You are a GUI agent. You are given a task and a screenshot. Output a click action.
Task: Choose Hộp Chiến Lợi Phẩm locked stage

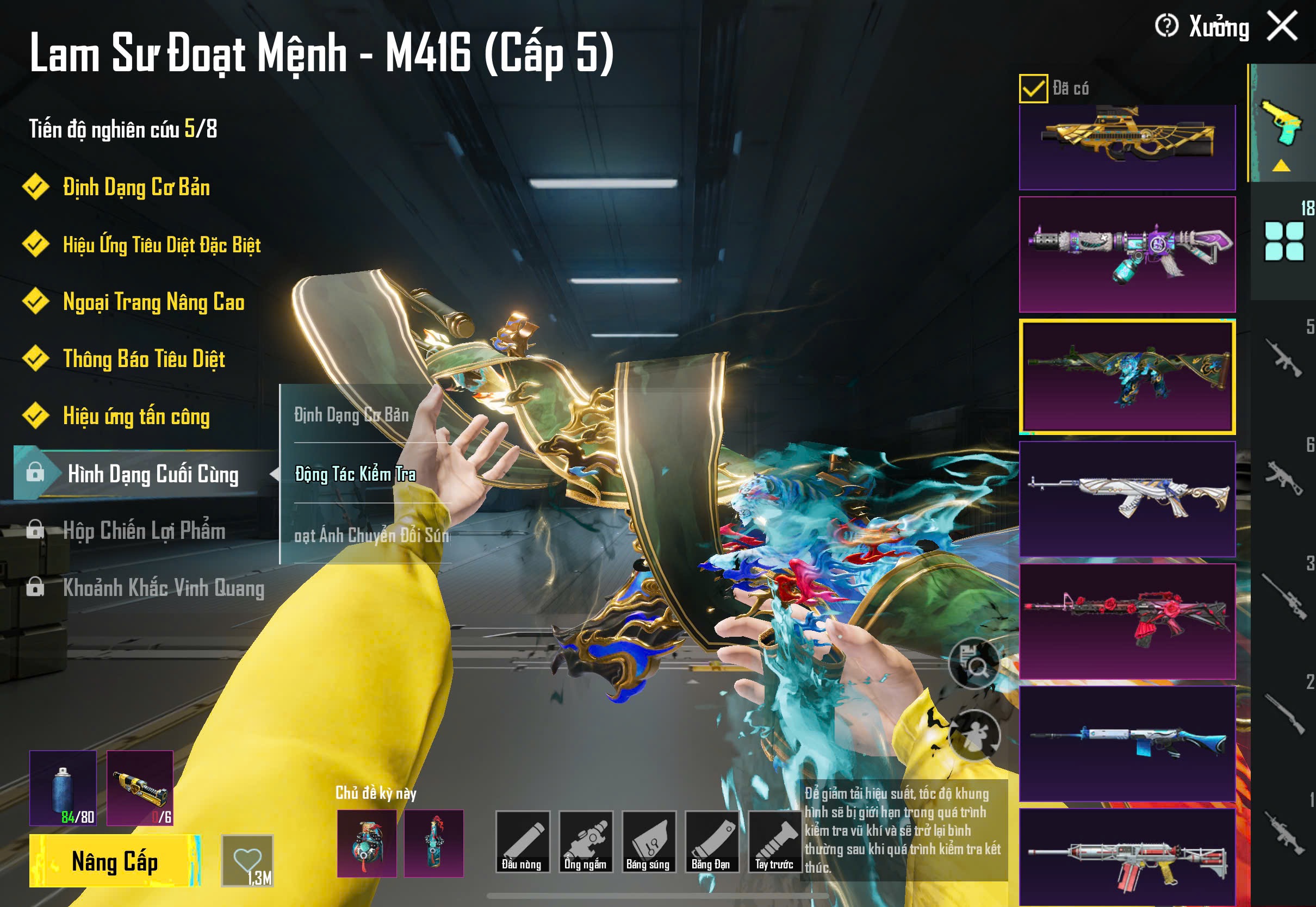tap(143, 530)
